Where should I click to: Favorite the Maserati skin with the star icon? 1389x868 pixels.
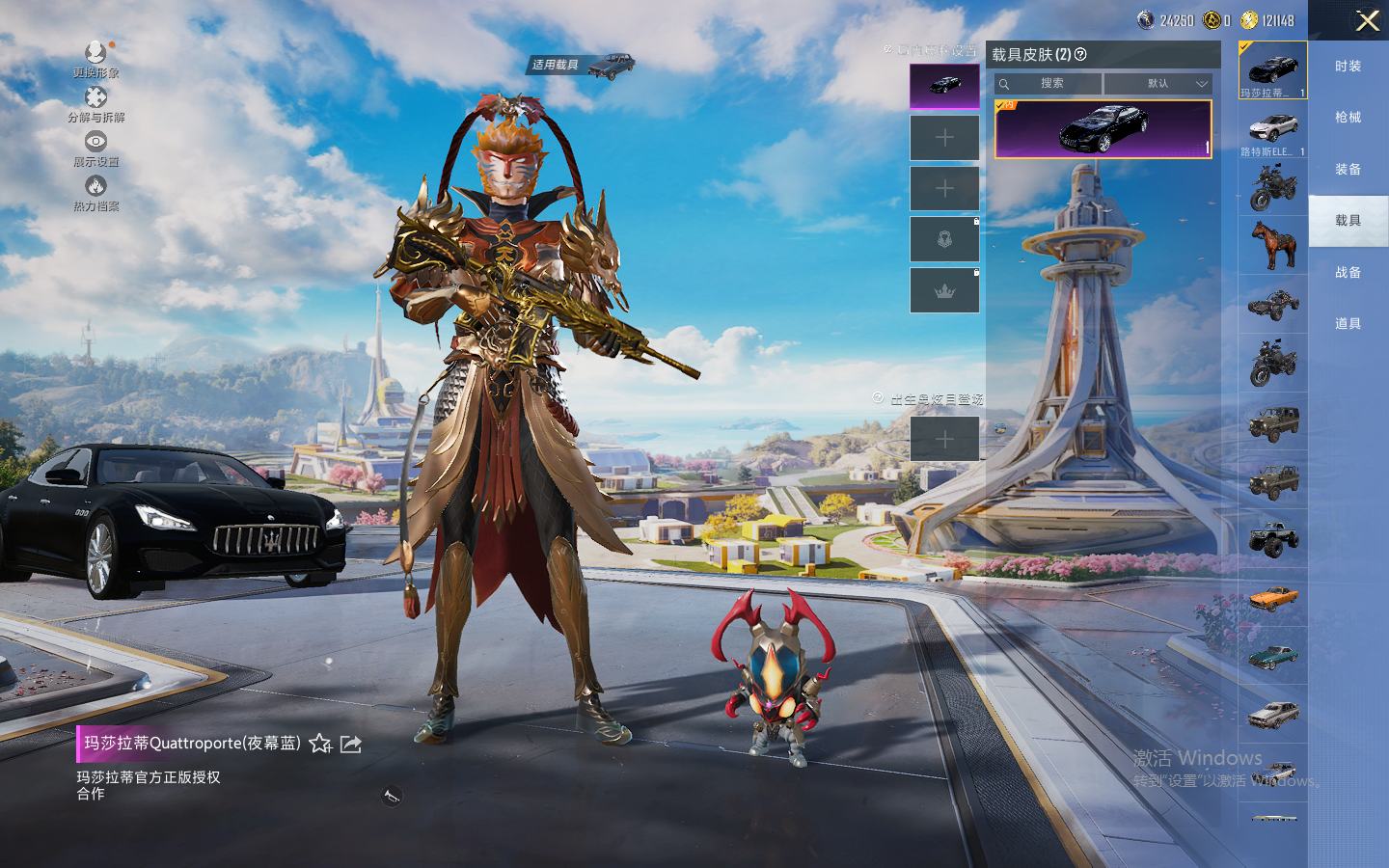click(320, 744)
